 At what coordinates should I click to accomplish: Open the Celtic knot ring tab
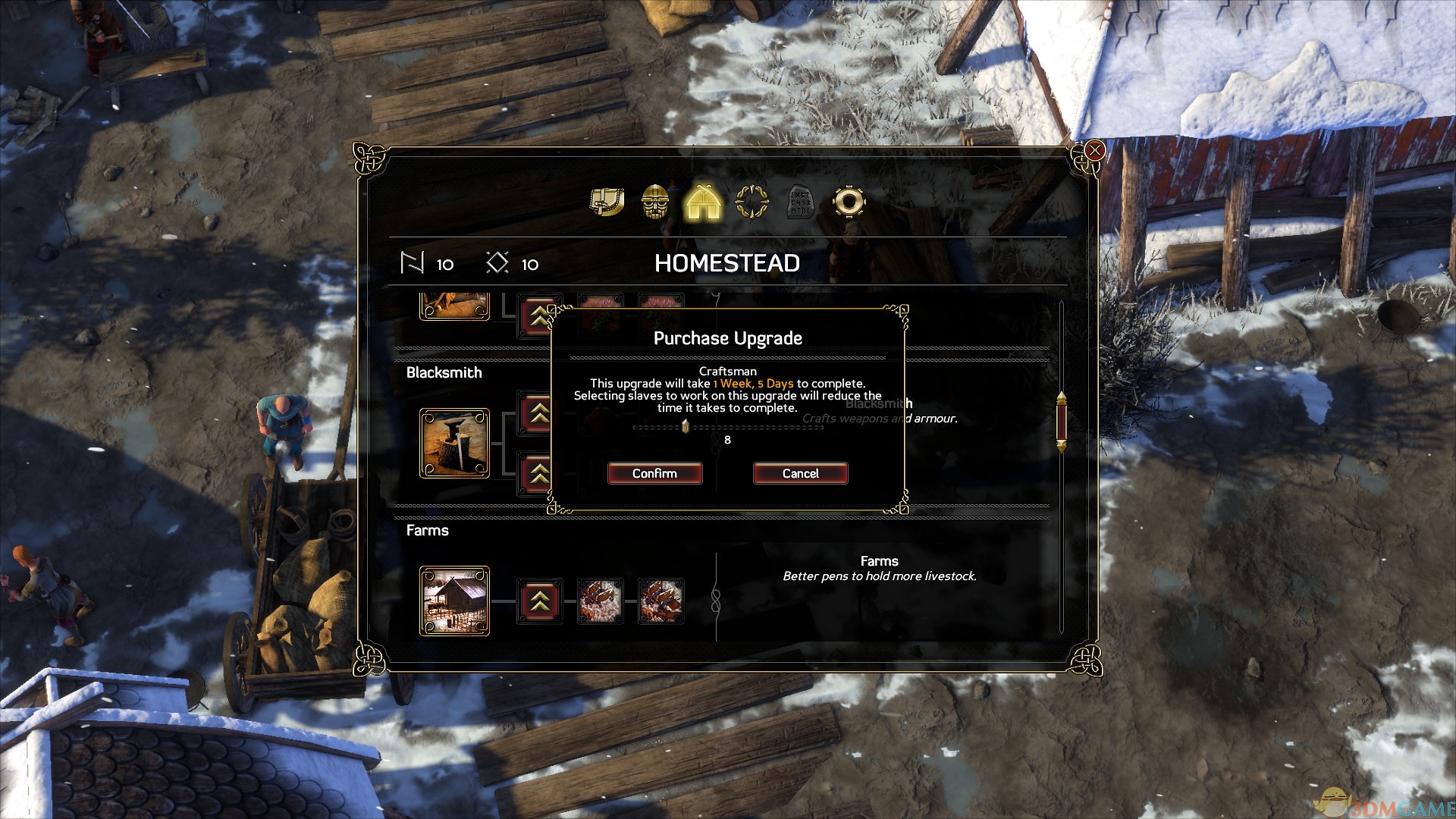tap(752, 202)
